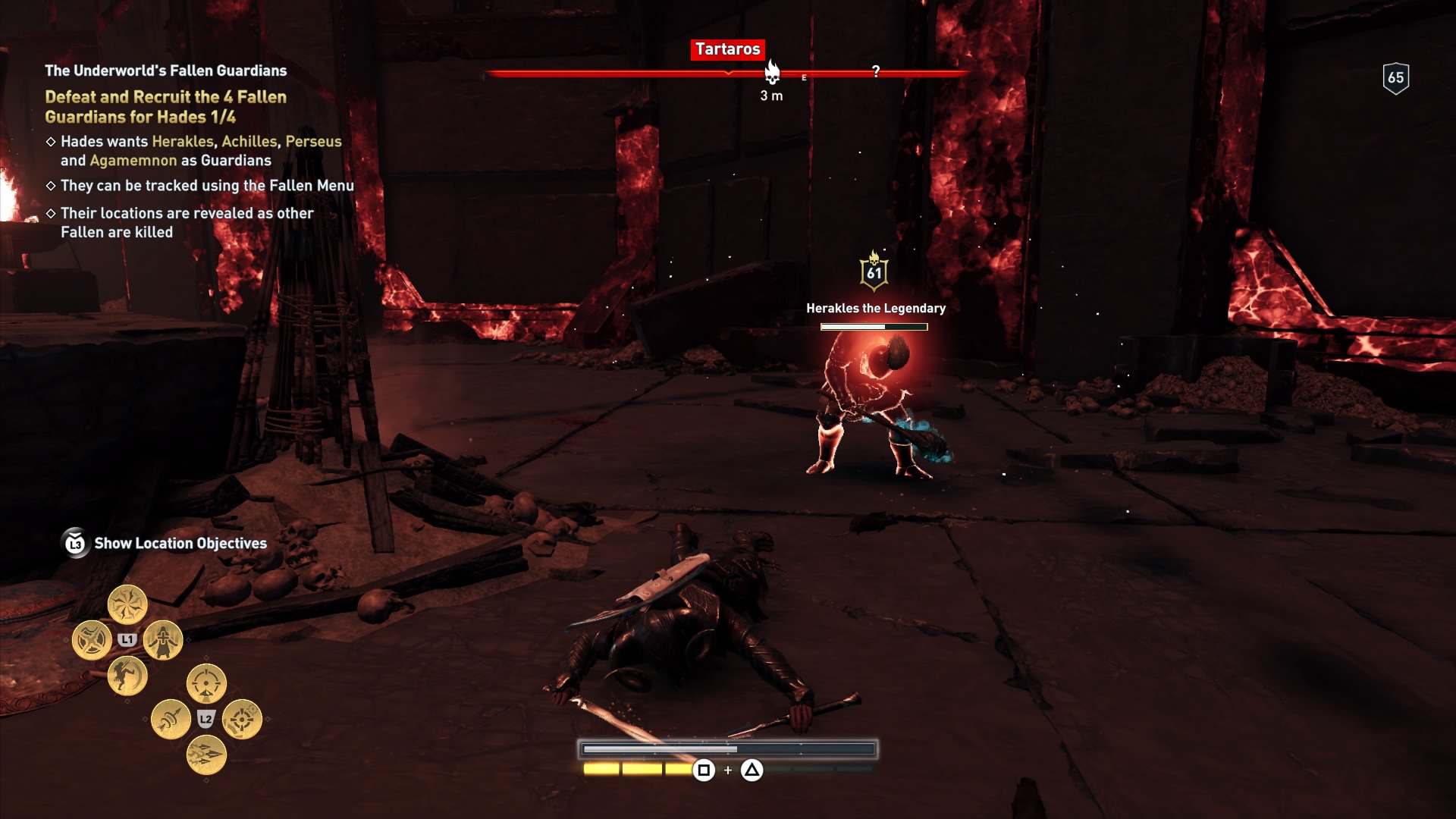Click the yellow adrenaline bar segments
This screenshot has height=819, width=1456.
pyautogui.click(x=637, y=767)
